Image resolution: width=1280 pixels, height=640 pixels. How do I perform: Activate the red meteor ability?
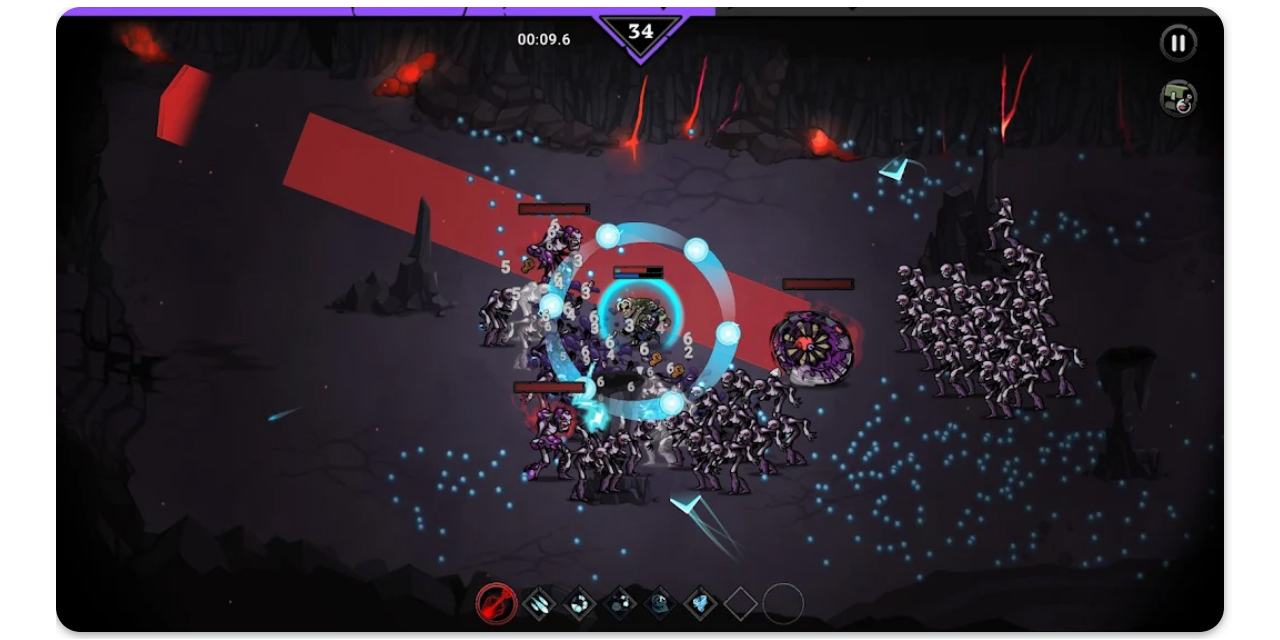click(x=495, y=603)
